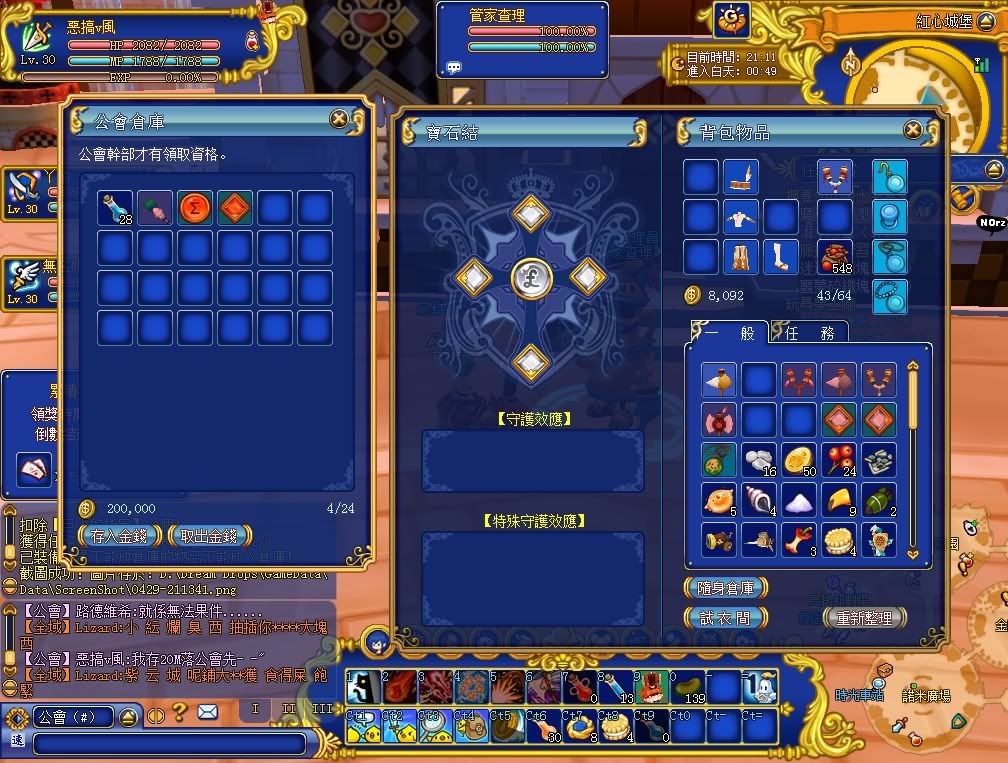Open the mail envelope icon by chat
Image resolution: width=1008 pixels, height=763 pixels.
(x=207, y=712)
